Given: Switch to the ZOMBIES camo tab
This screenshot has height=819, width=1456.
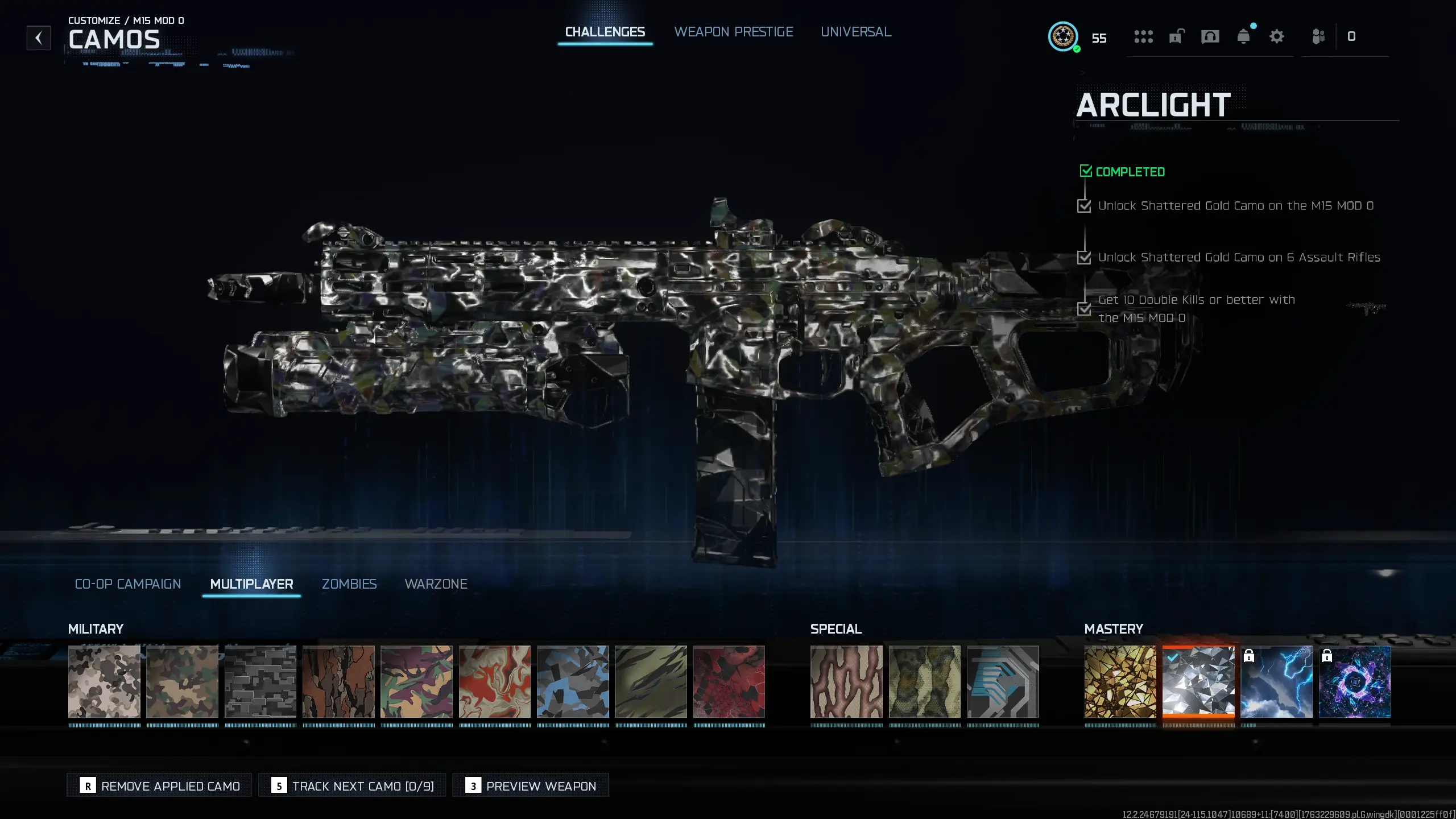Looking at the screenshot, I should pyautogui.click(x=349, y=584).
